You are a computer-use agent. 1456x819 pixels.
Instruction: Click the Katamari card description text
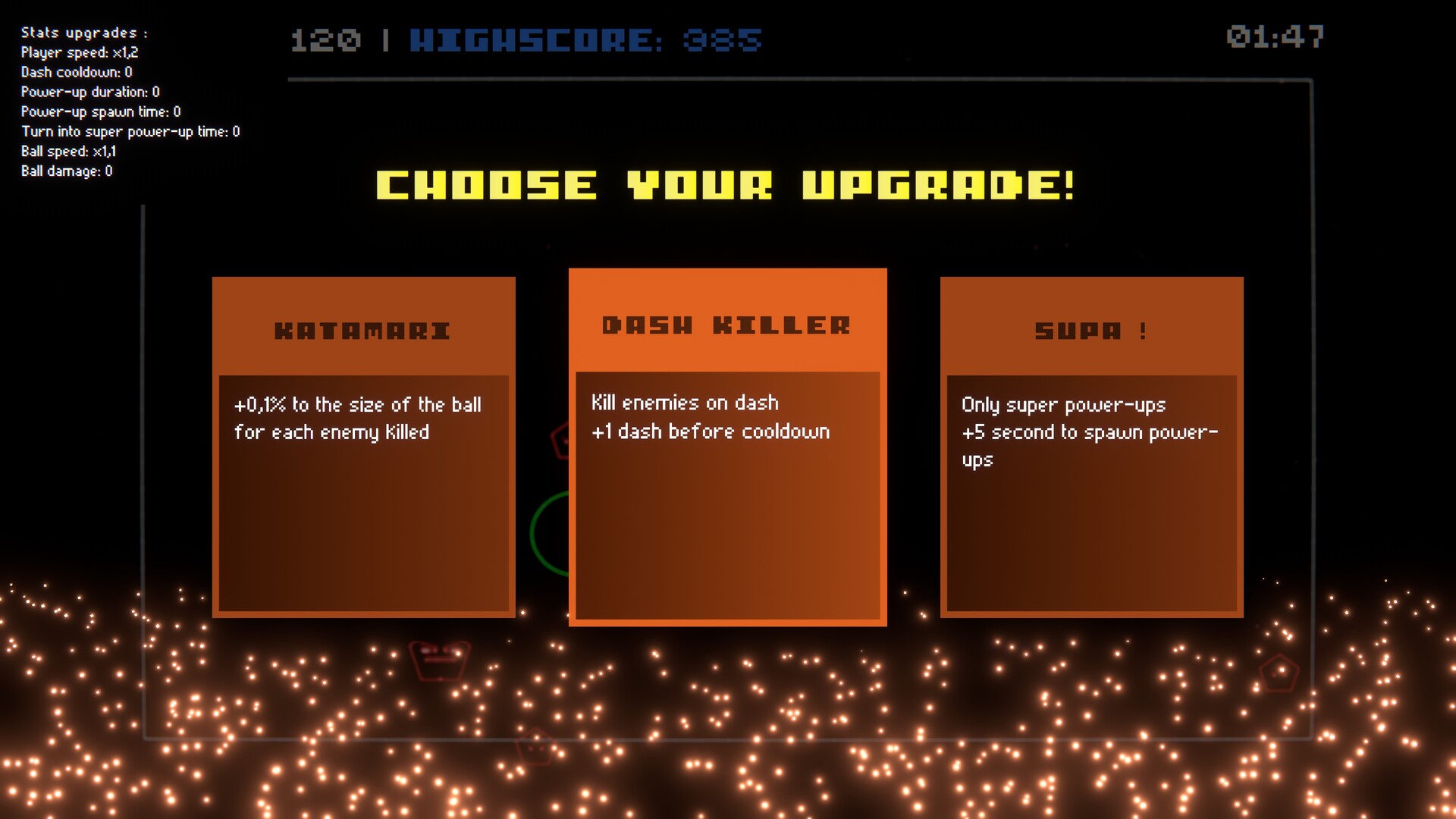click(356, 418)
